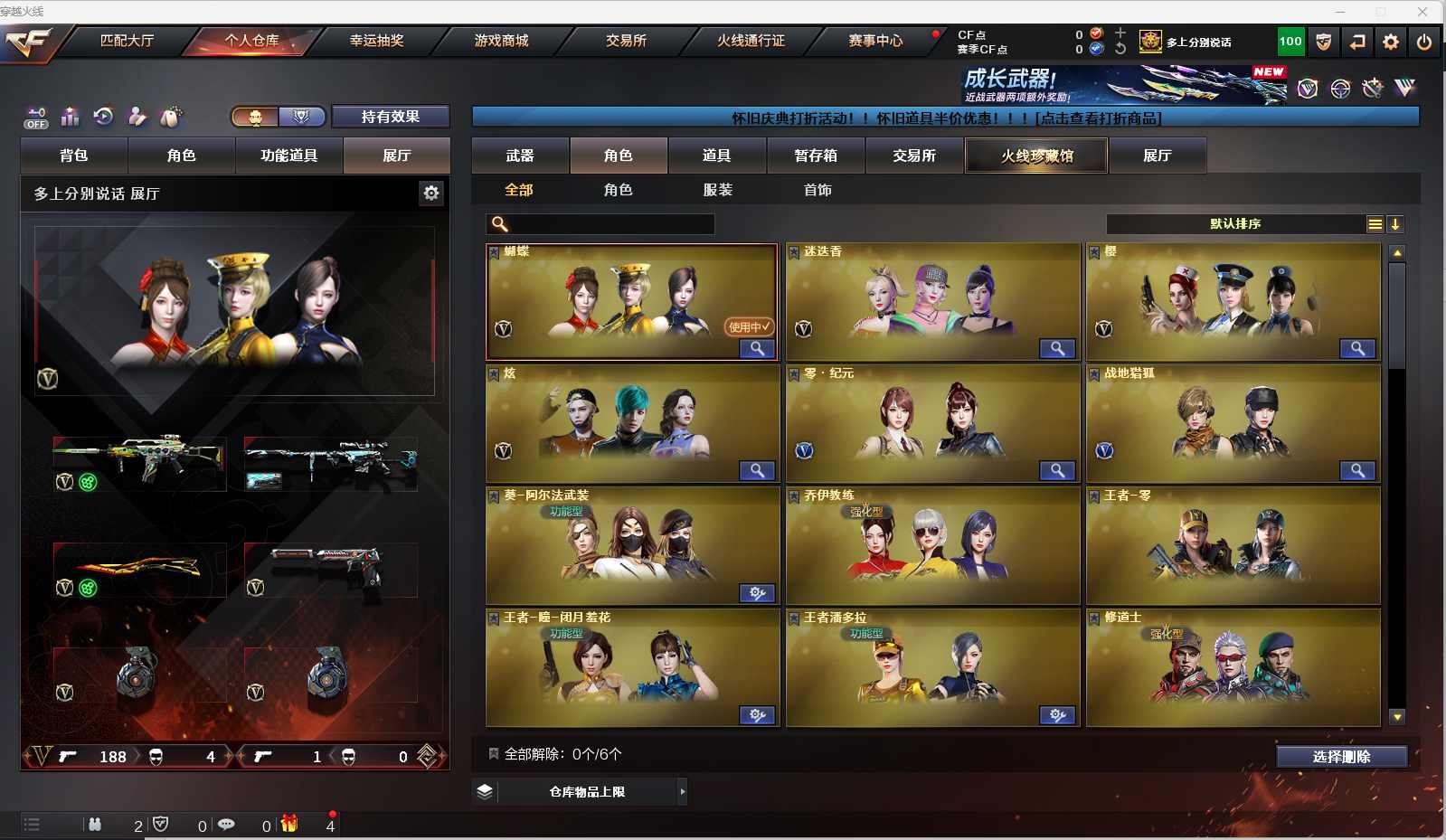Open the 默认排序 sort dropdown
This screenshot has width=1446, height=840.
pos(1235,224)
